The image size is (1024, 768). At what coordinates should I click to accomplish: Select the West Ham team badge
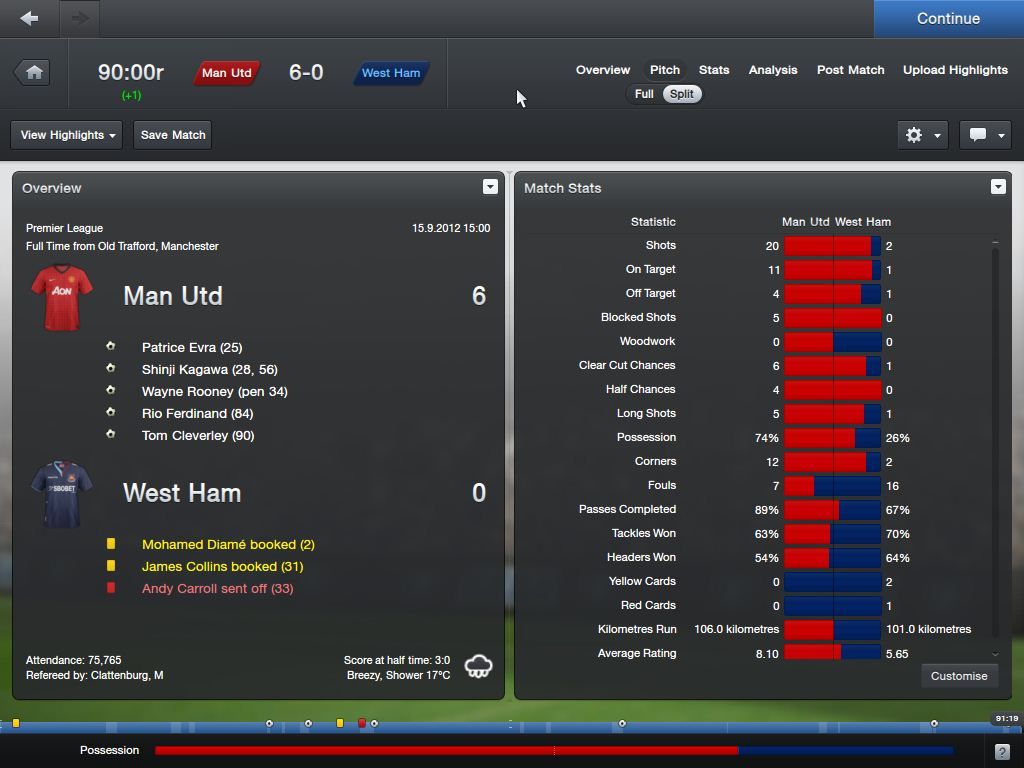(391, 73)
